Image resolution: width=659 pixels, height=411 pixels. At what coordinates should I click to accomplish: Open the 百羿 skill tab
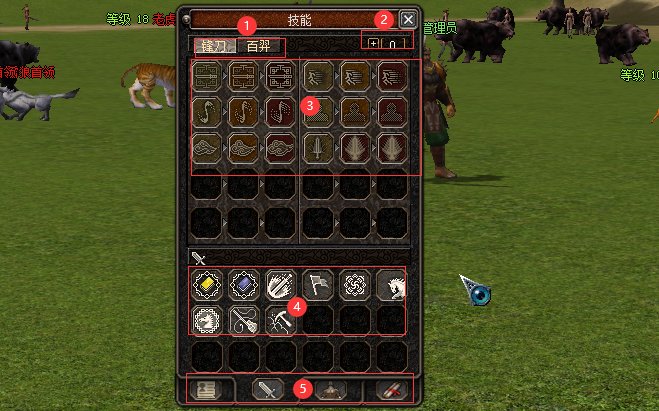pos(258,46)
